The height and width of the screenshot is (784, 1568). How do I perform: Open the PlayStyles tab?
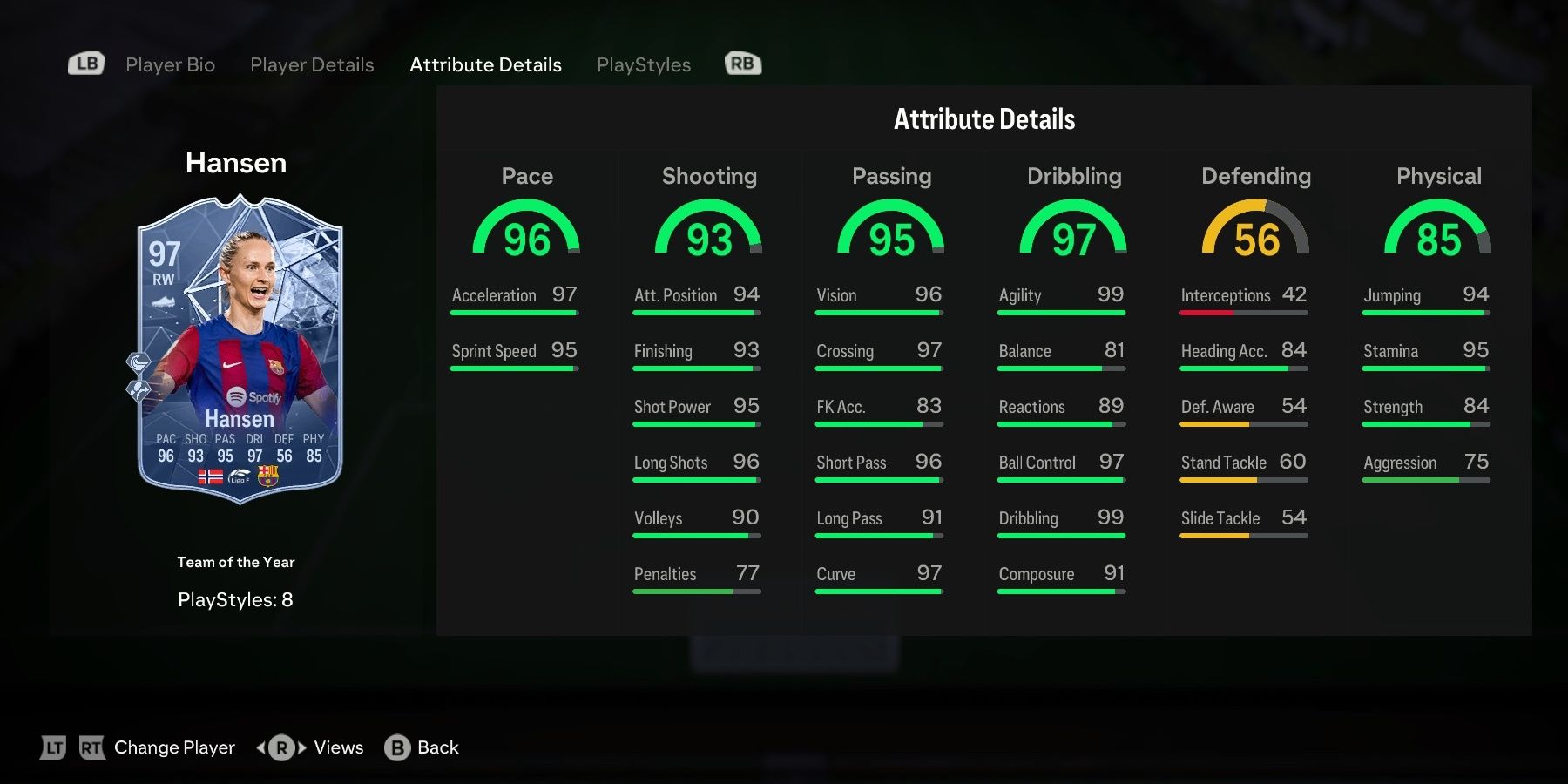644,64
